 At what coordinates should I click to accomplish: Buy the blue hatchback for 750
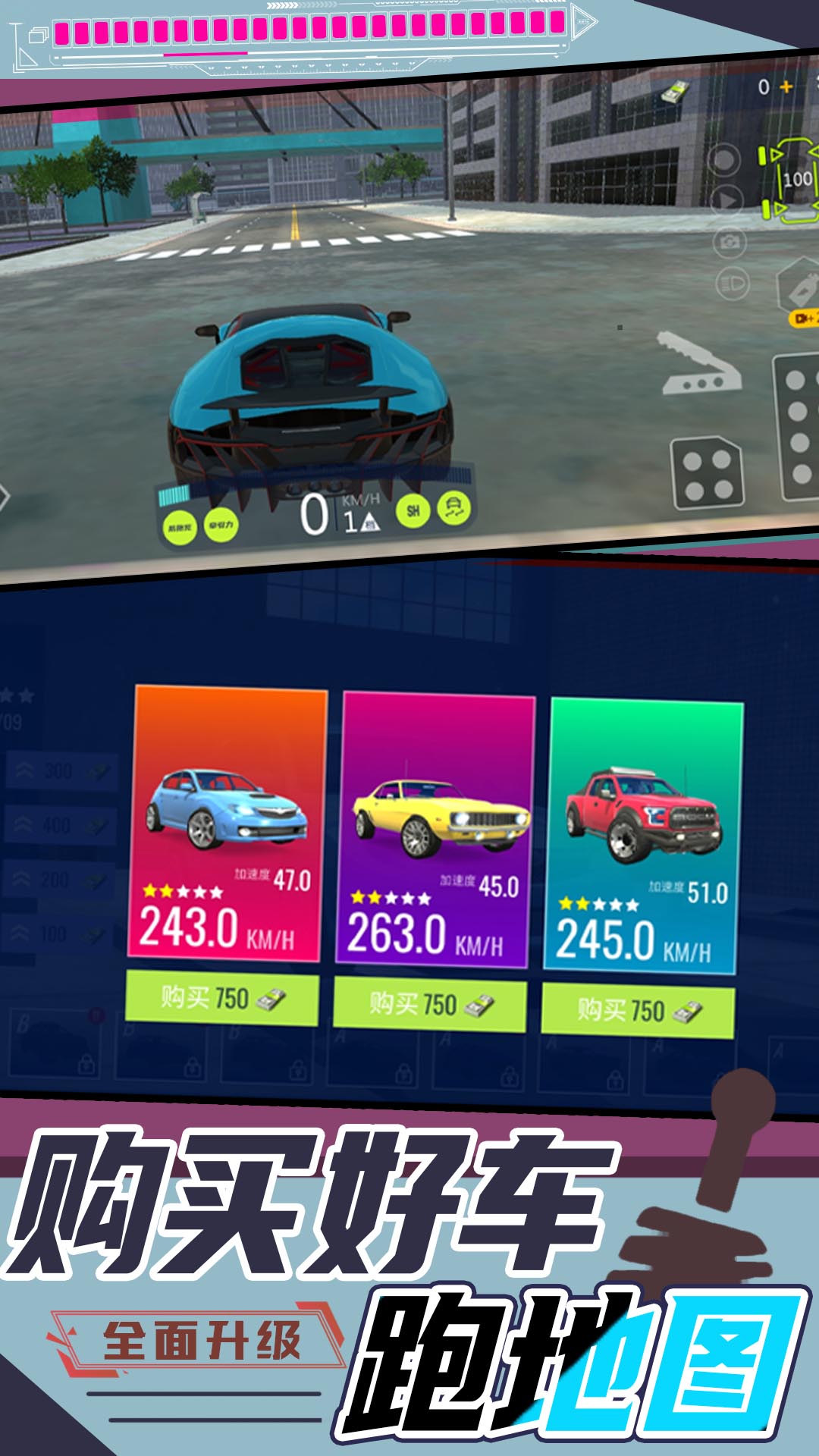pos(221,999)
